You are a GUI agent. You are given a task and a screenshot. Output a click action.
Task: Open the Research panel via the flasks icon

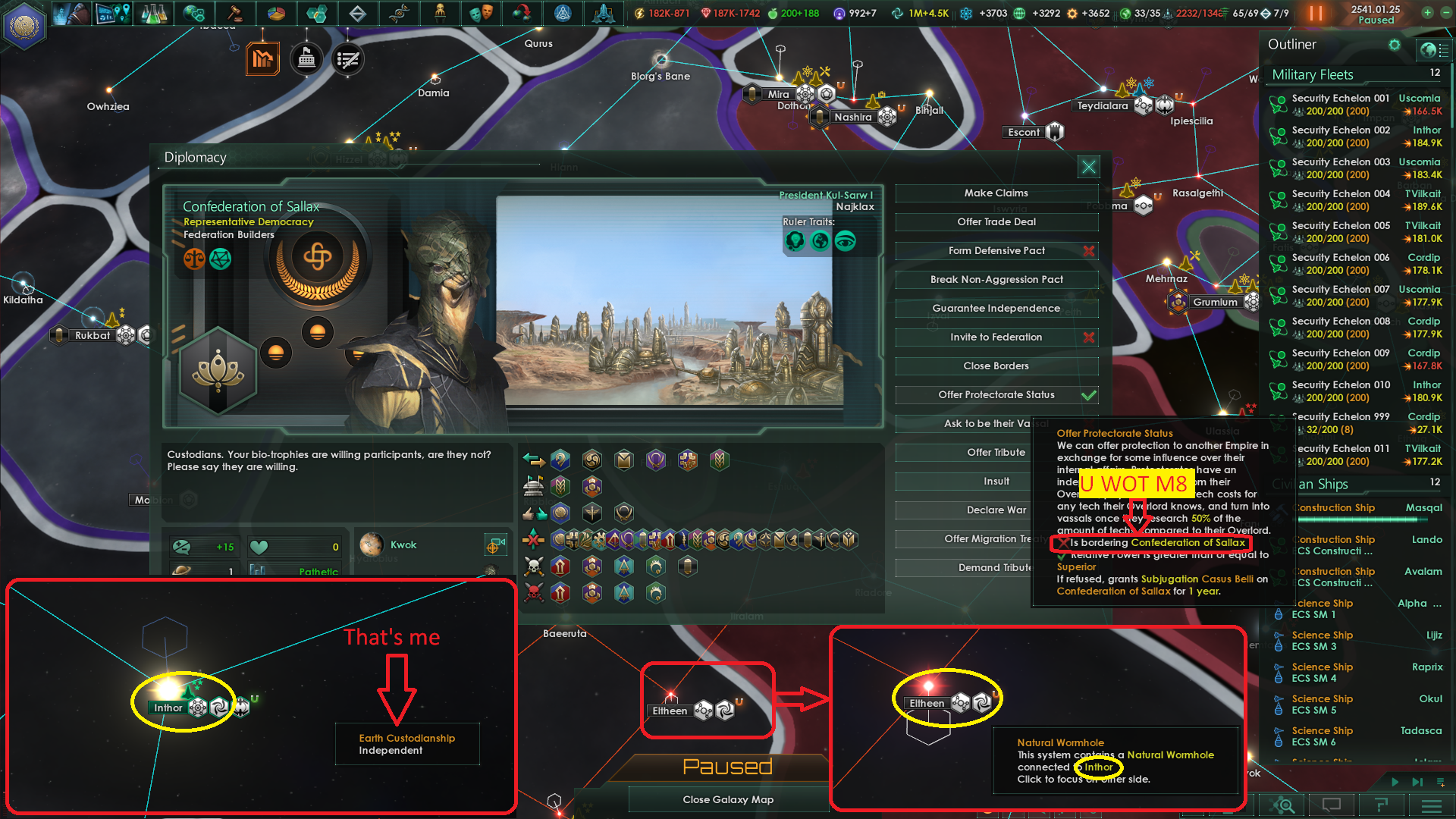click(154, 13)
